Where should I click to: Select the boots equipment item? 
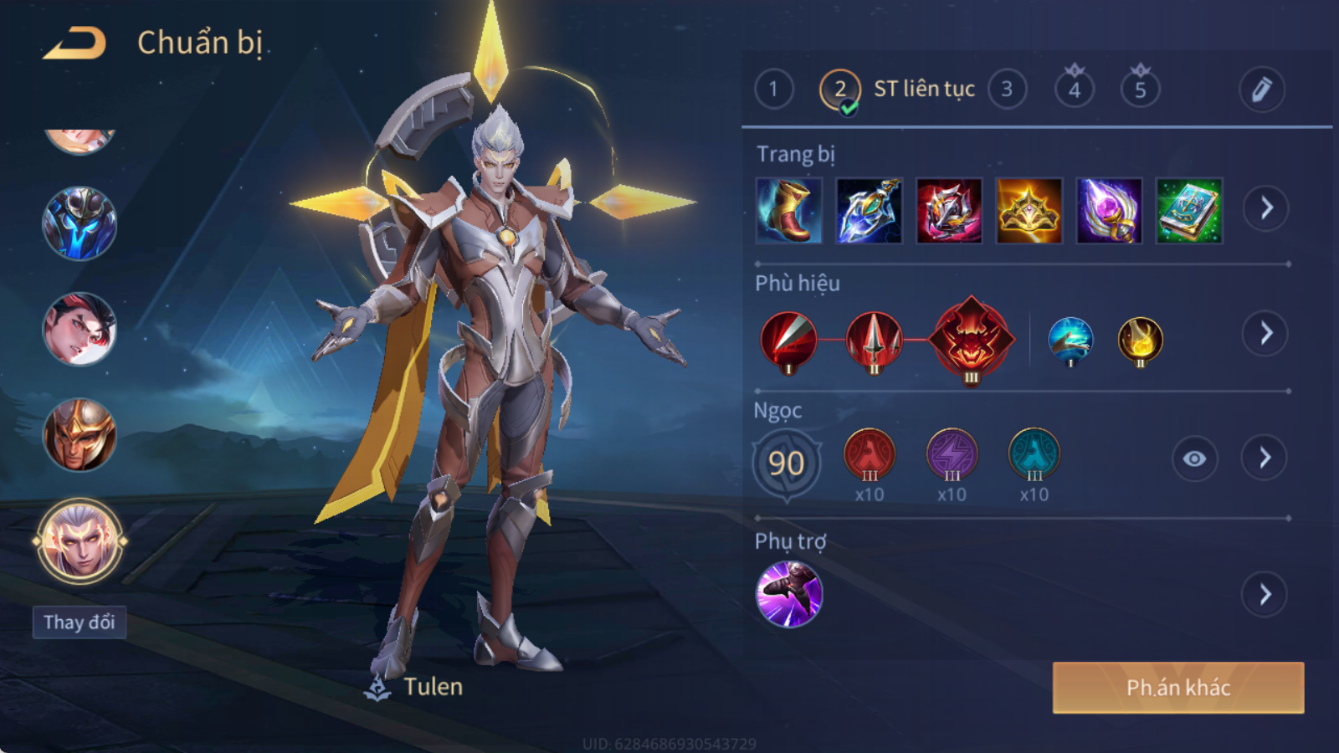pos(789,210)
